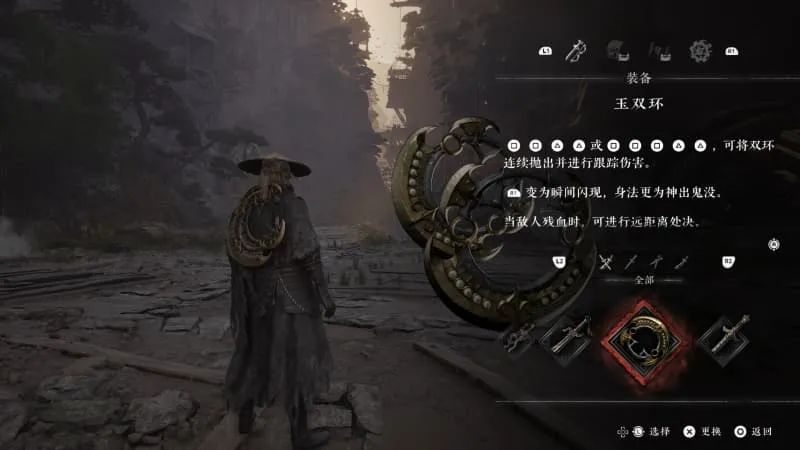Select the crossed swords all-weapons filter
The height and width of the screenshot is (450, 800).
point(605,262)
